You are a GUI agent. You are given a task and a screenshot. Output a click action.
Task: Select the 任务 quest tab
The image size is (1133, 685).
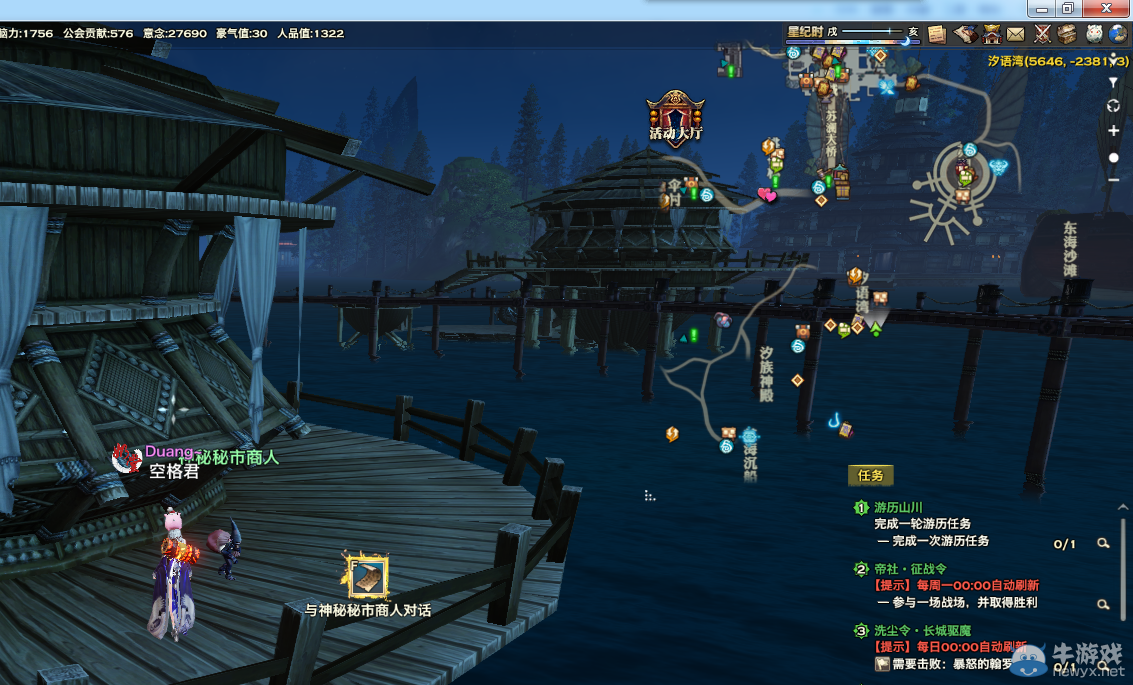click(870, 476)
